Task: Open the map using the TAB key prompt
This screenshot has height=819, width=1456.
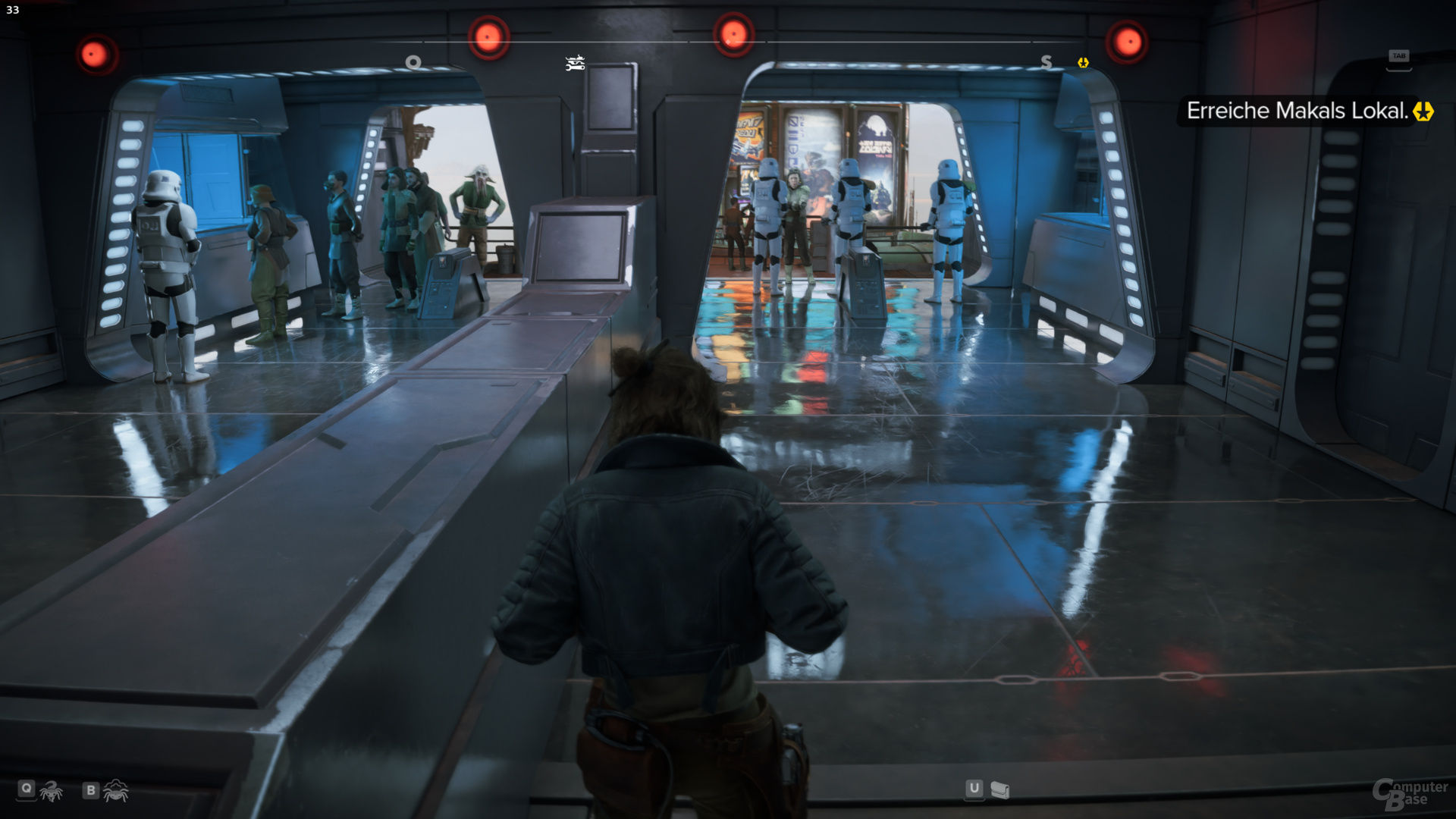Action: pos(1400,55)
